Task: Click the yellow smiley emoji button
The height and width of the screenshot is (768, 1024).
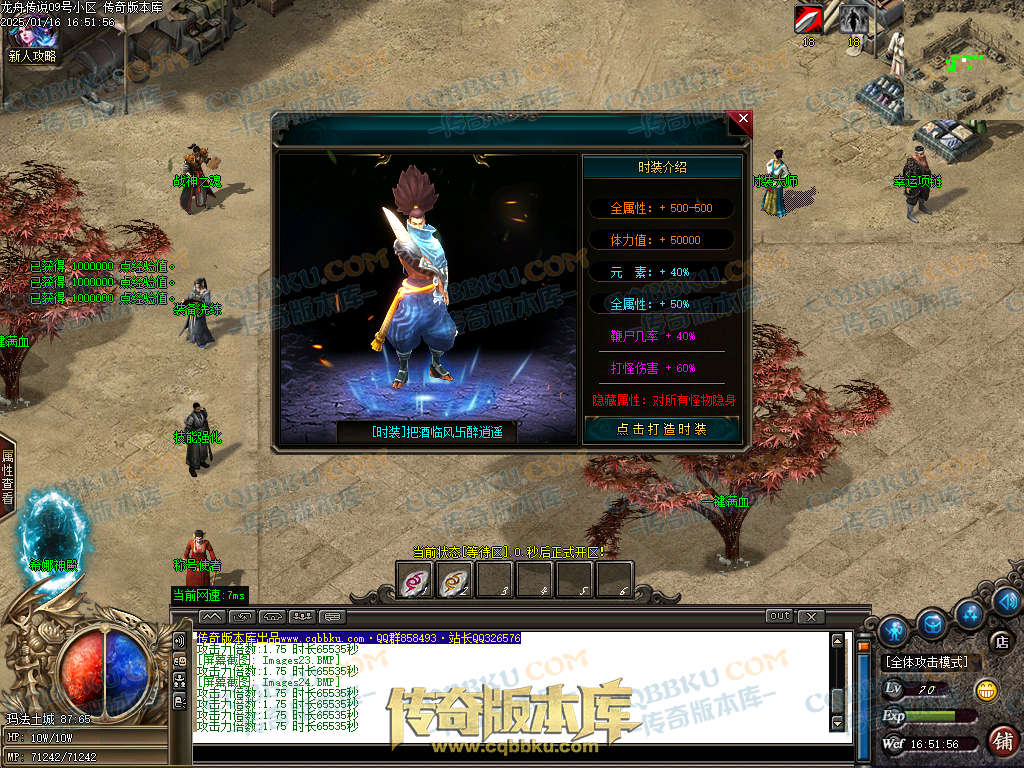Action: click(986, 689)
